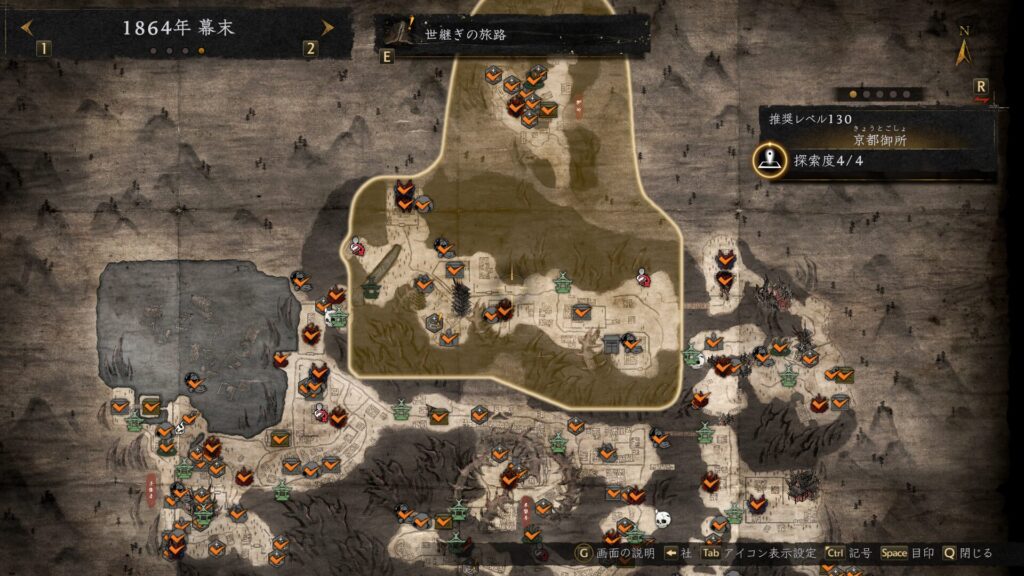
Task: Open the 世継ぎの旅路 quest tracker
Action: tap(510, 35)
